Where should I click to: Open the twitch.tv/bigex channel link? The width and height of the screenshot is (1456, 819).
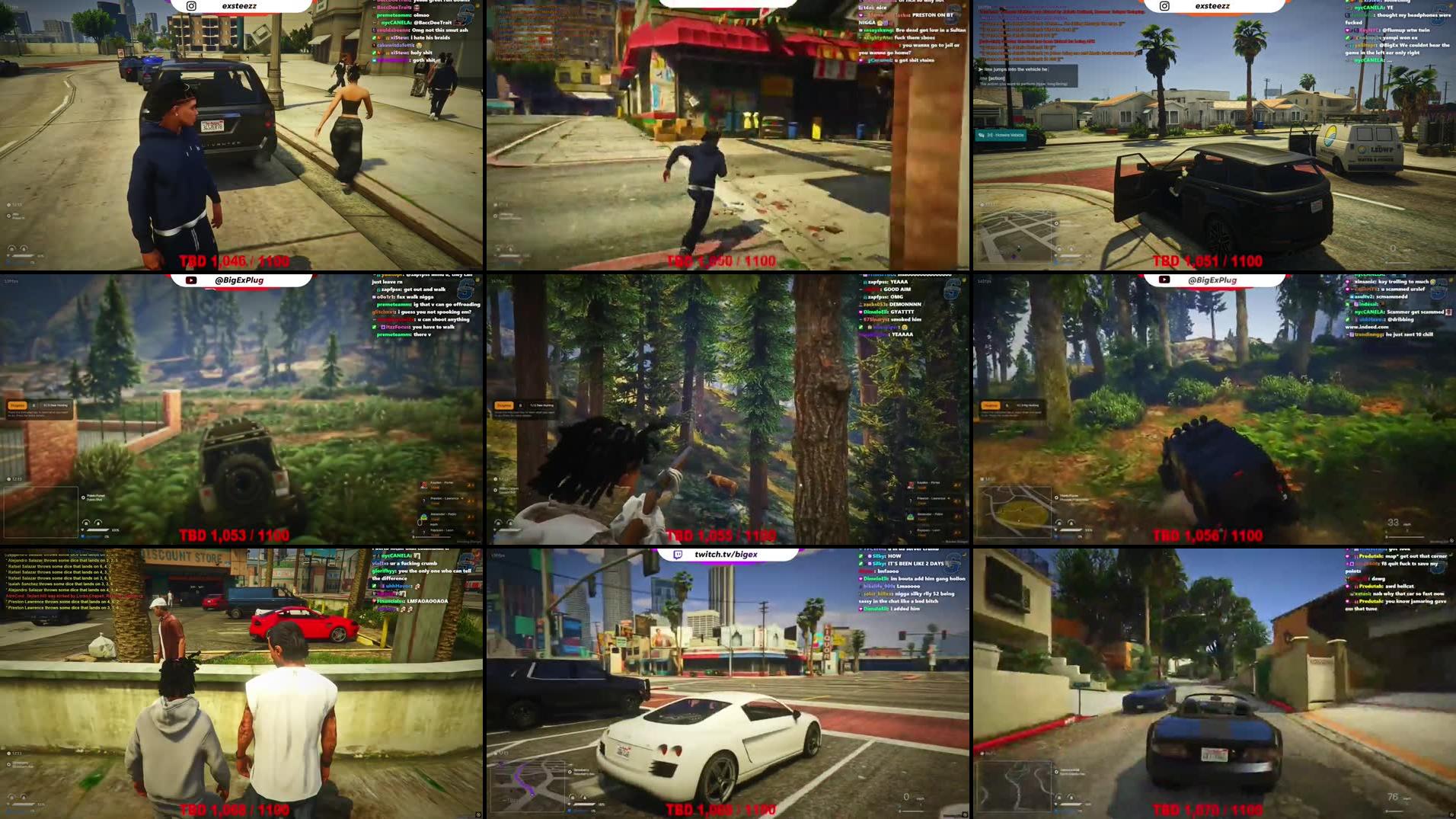(x=723, y=555)
